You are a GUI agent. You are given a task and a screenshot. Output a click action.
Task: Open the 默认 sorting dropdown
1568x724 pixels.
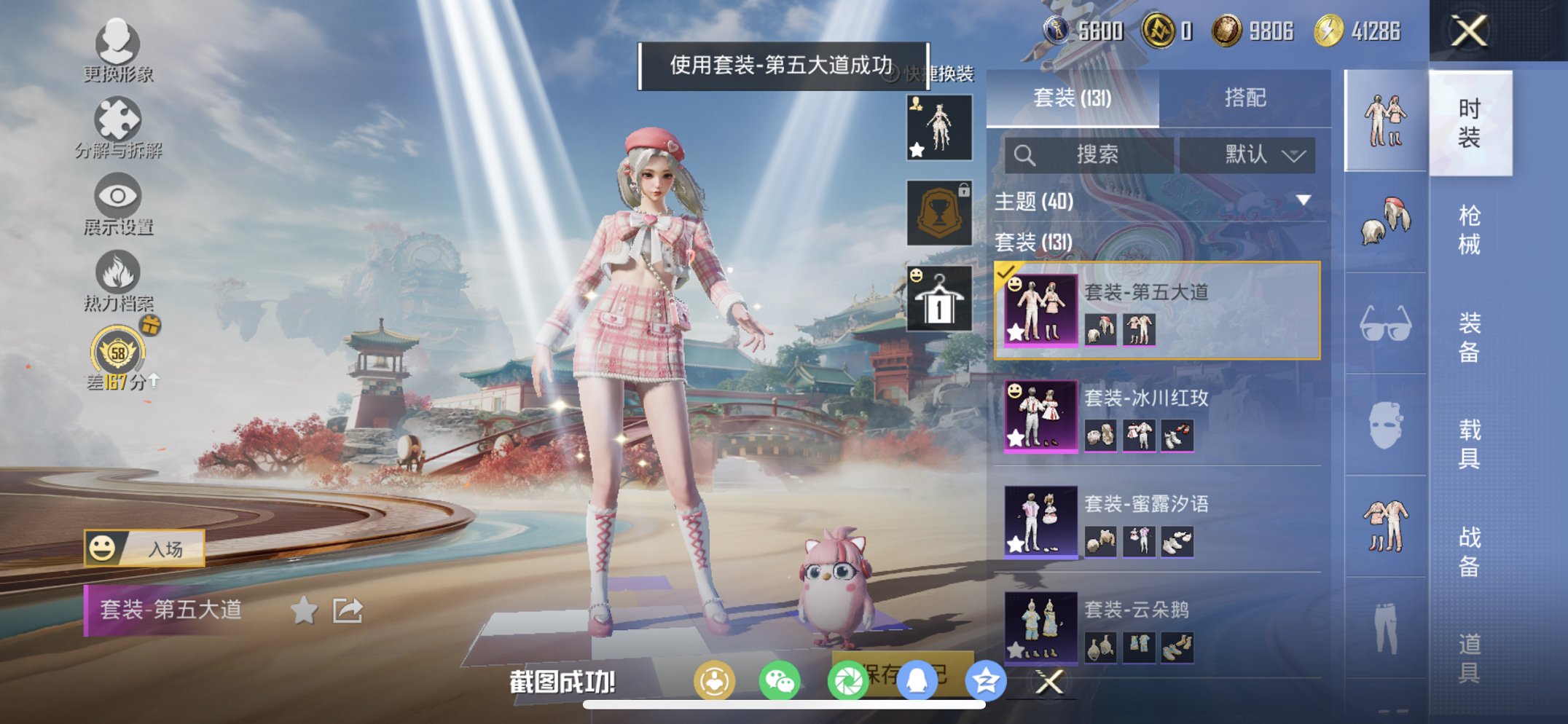(x=1248, y=155)
